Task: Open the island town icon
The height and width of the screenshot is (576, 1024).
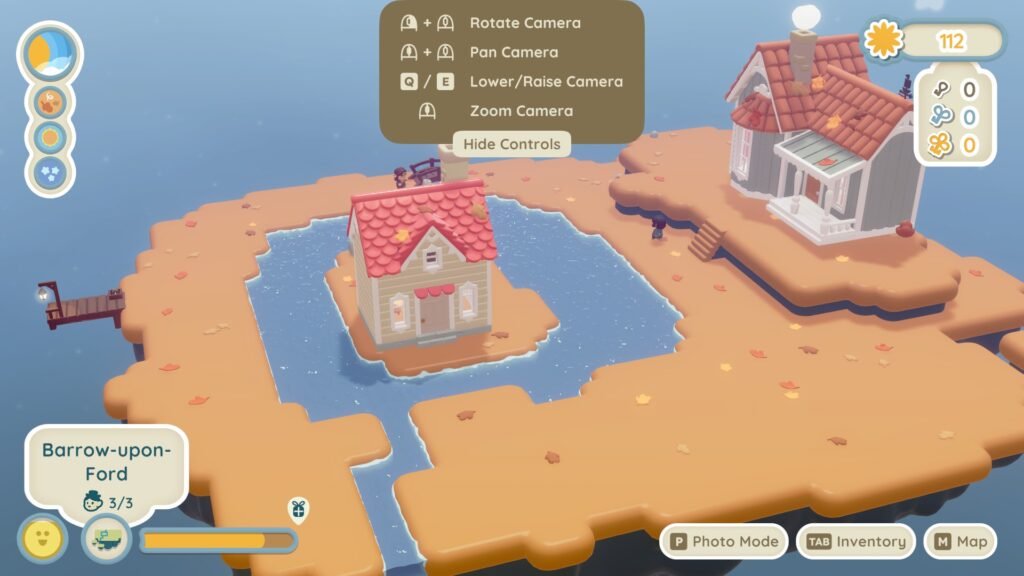Action: [106, 540]
